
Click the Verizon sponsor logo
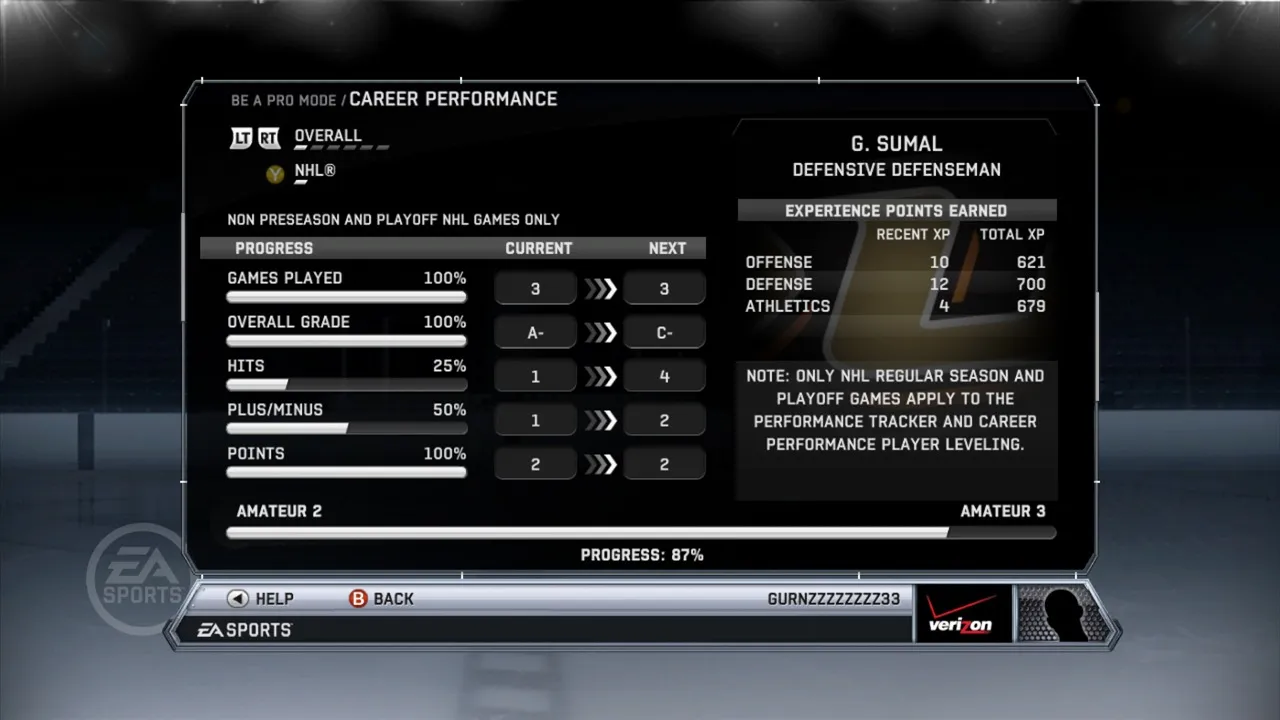coord(961,614)
